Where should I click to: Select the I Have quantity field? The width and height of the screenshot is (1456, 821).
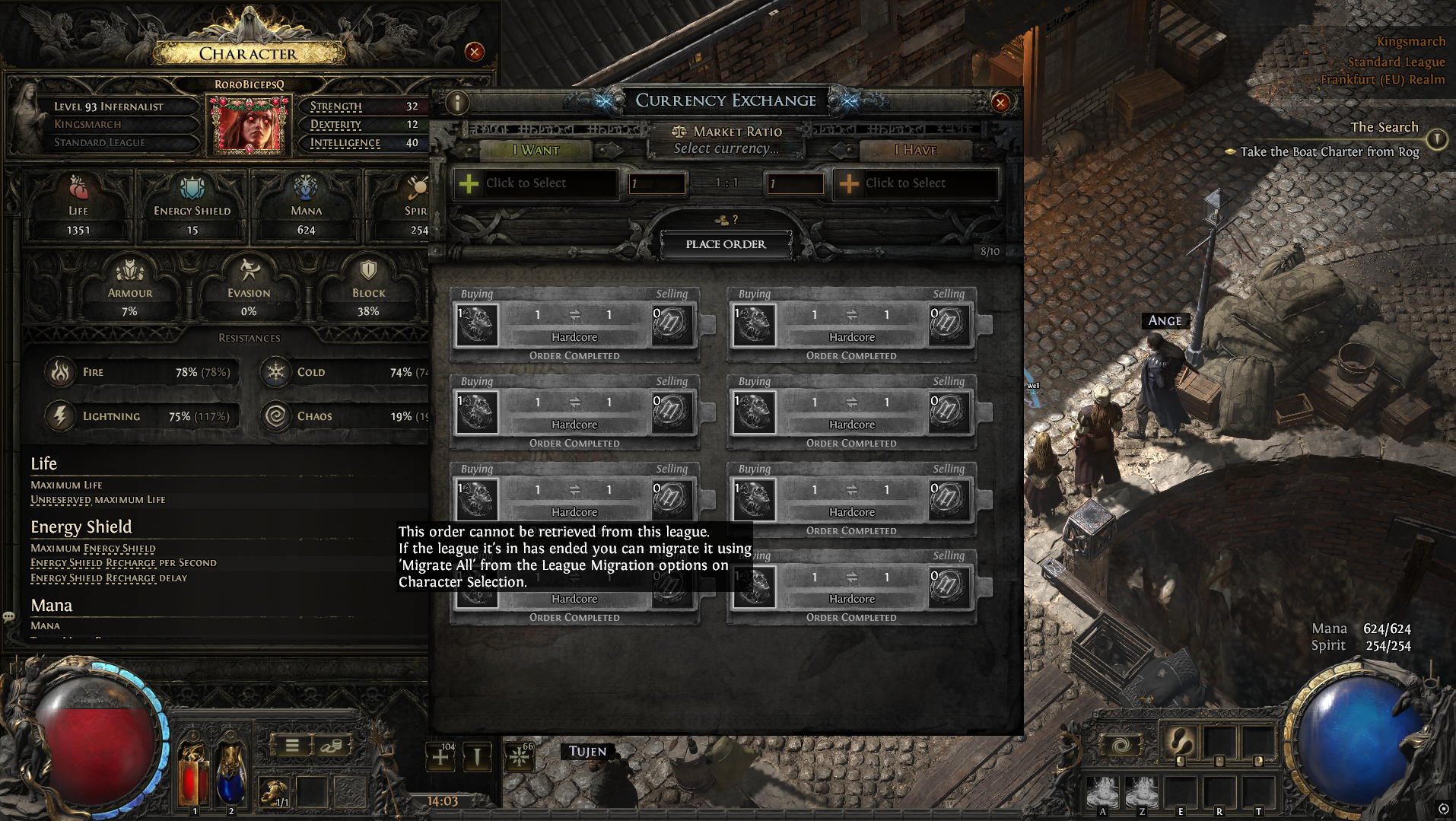pos(795,183)
